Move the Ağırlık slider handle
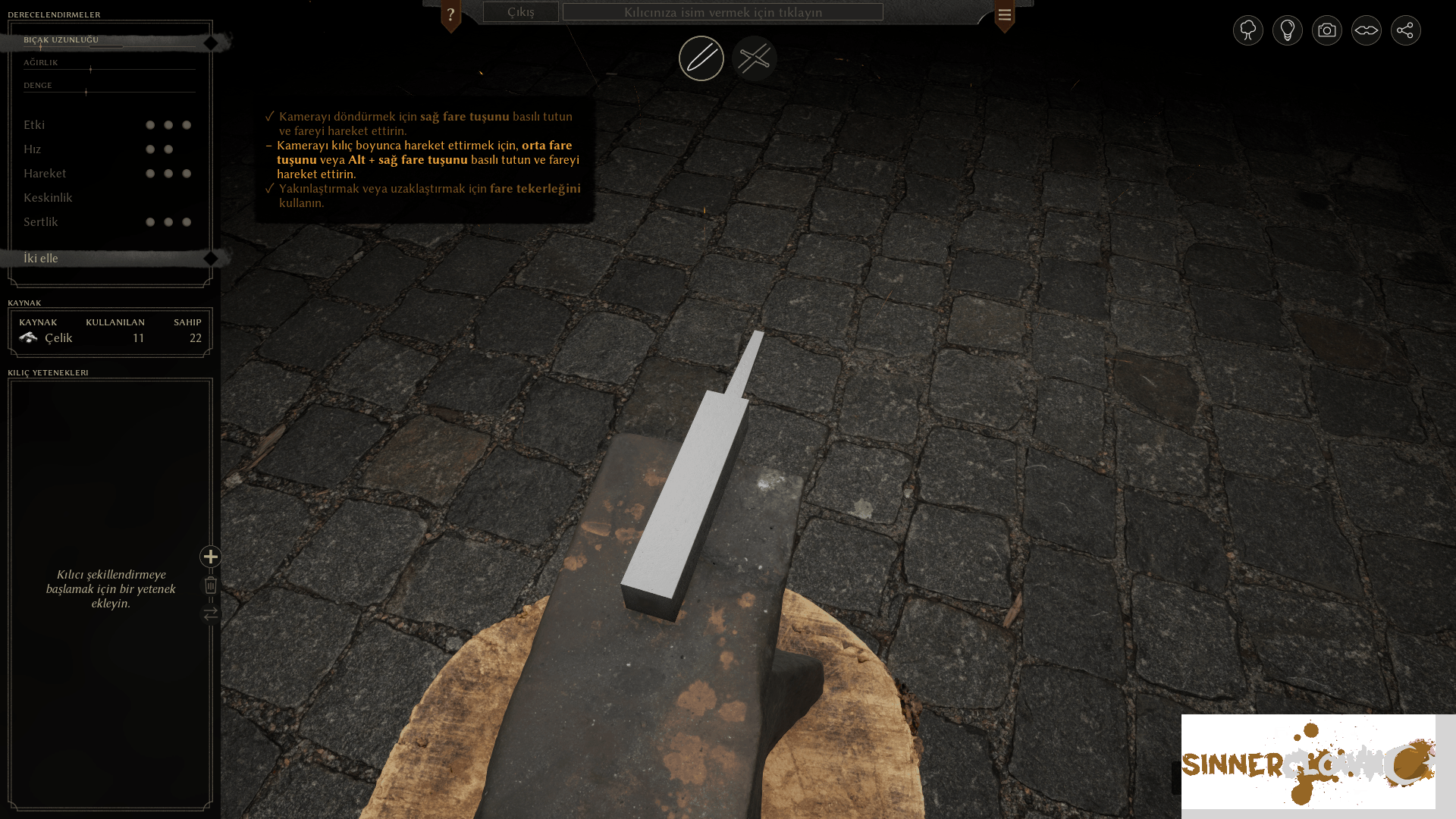 pos(89,70)
